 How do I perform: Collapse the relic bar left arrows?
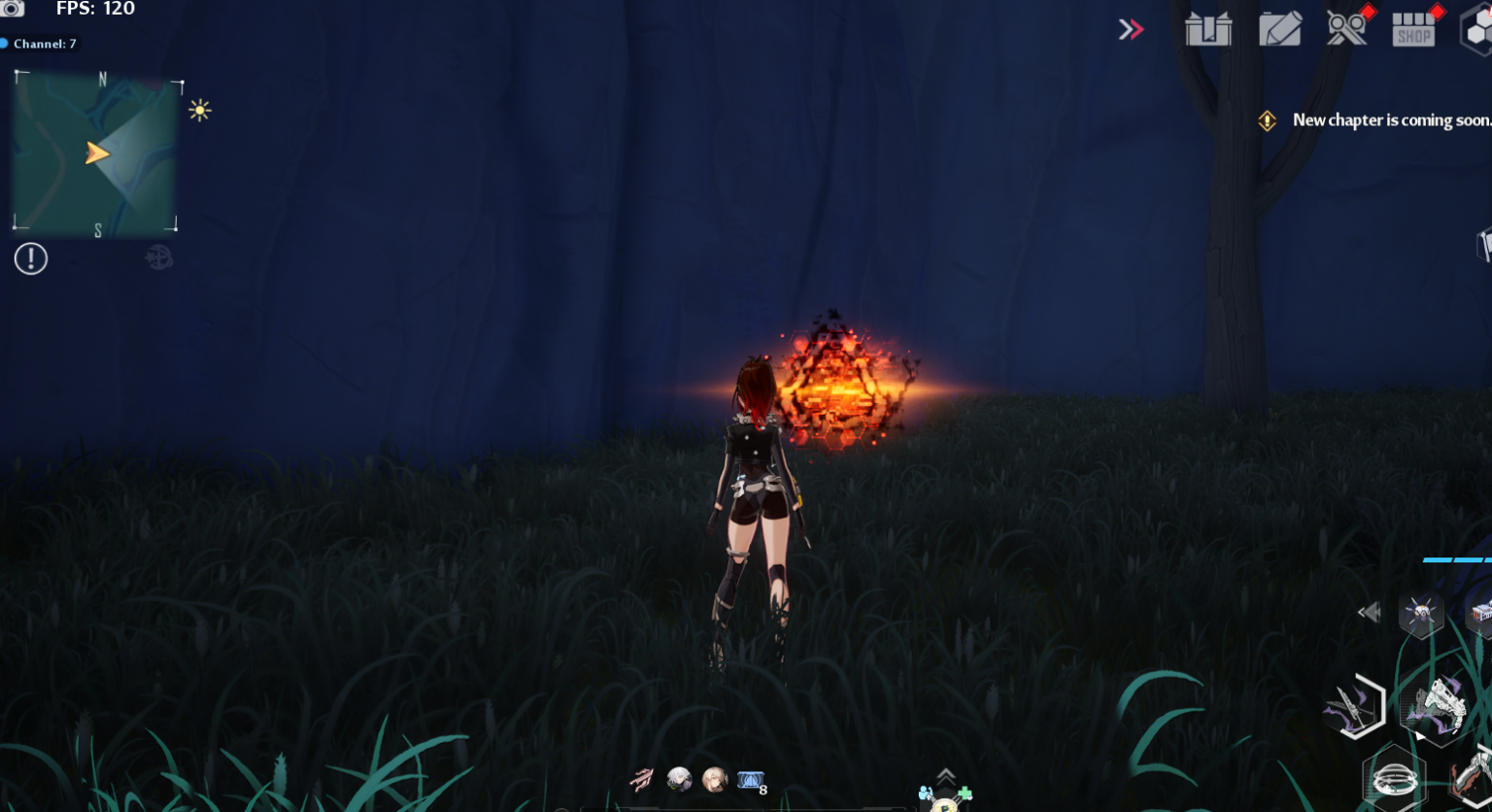[x=1369, y=612]
